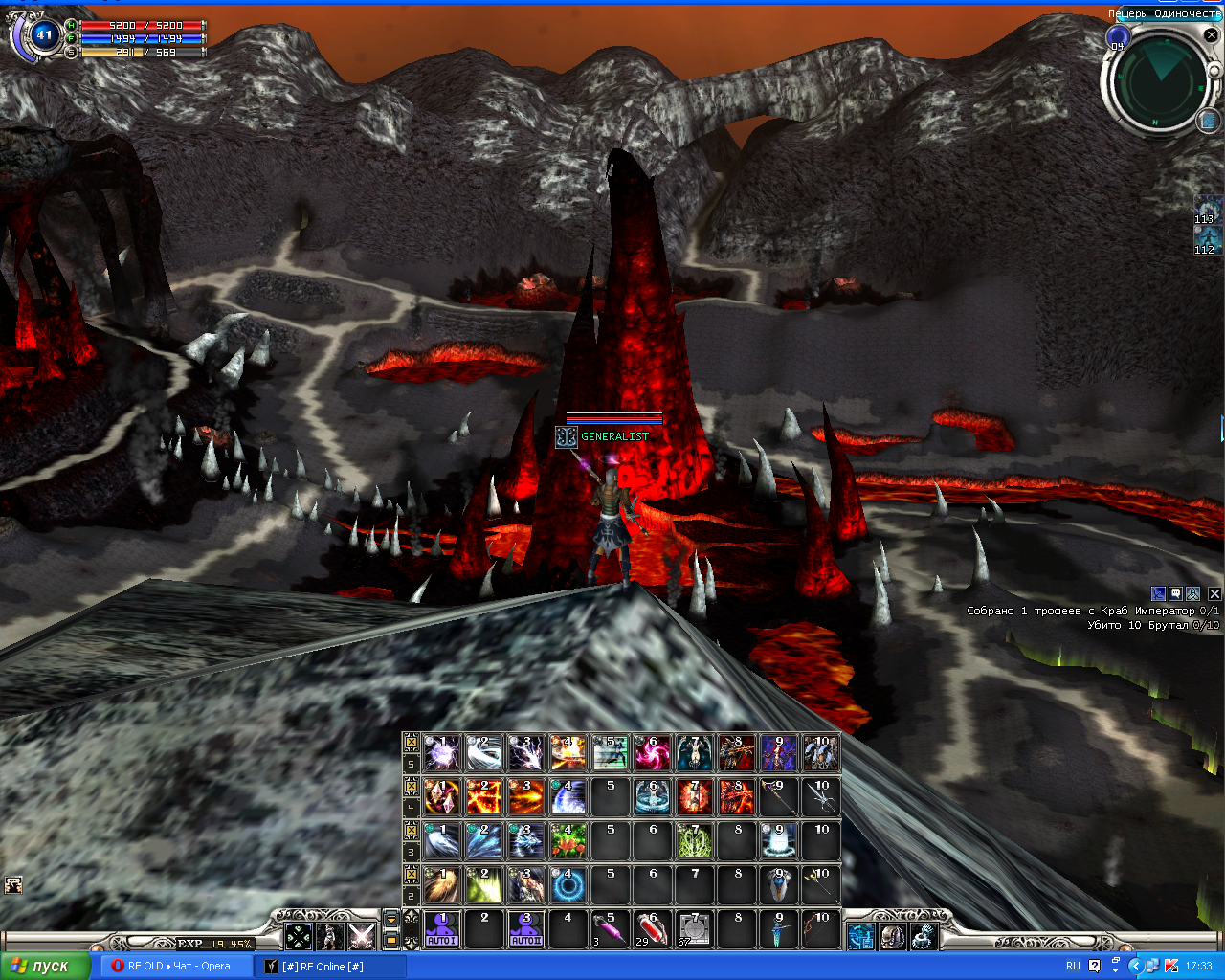Use the pink syringe item in slot 5

click(x=610, y=929)
